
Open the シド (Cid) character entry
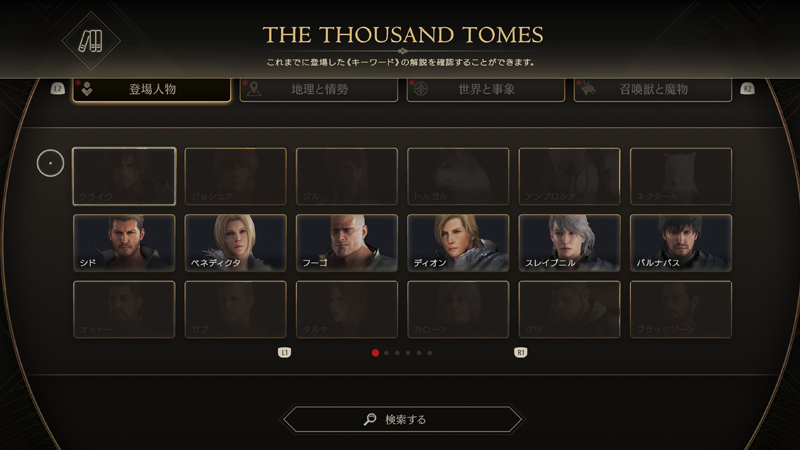124,243
